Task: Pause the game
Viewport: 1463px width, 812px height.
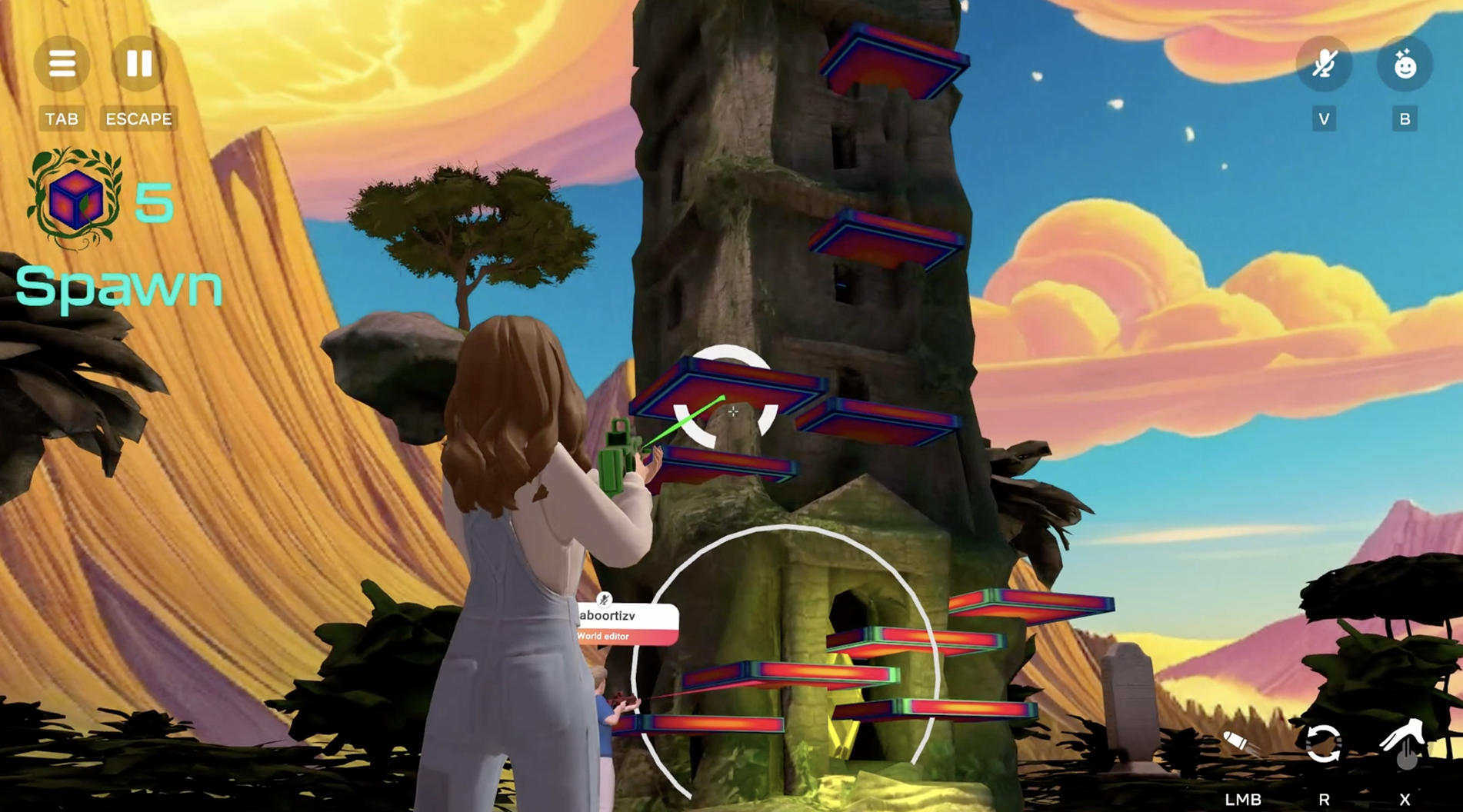Action: (x=139, y=63)
